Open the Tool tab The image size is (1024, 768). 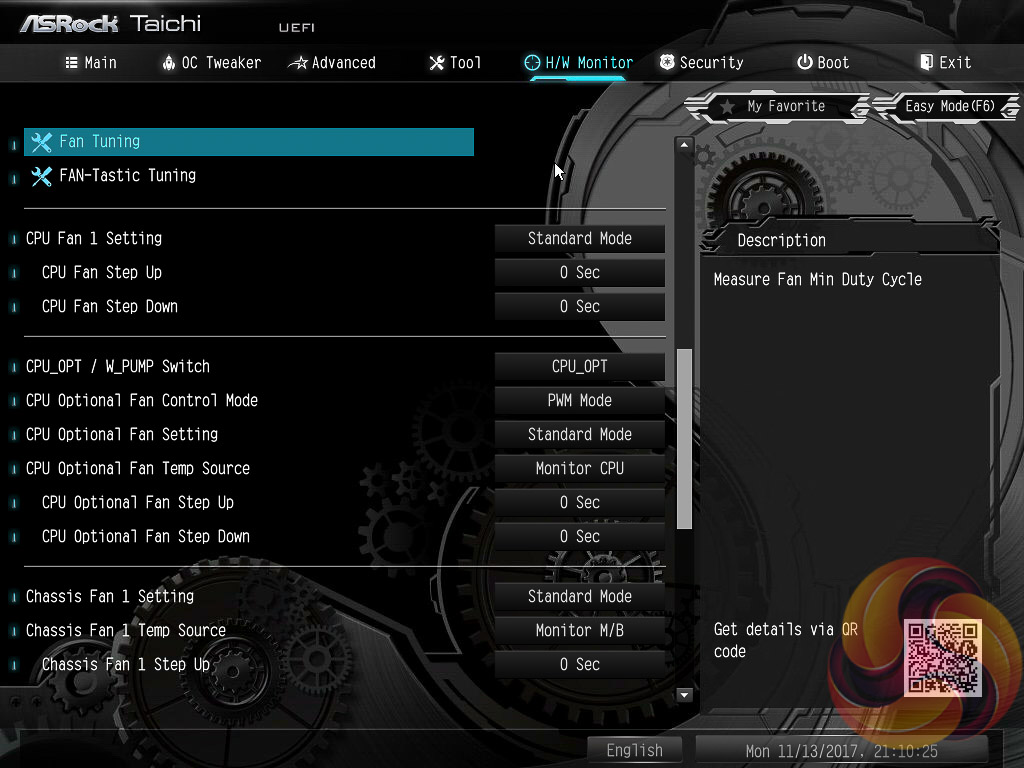pyautogui.click(x=455, y=62)
